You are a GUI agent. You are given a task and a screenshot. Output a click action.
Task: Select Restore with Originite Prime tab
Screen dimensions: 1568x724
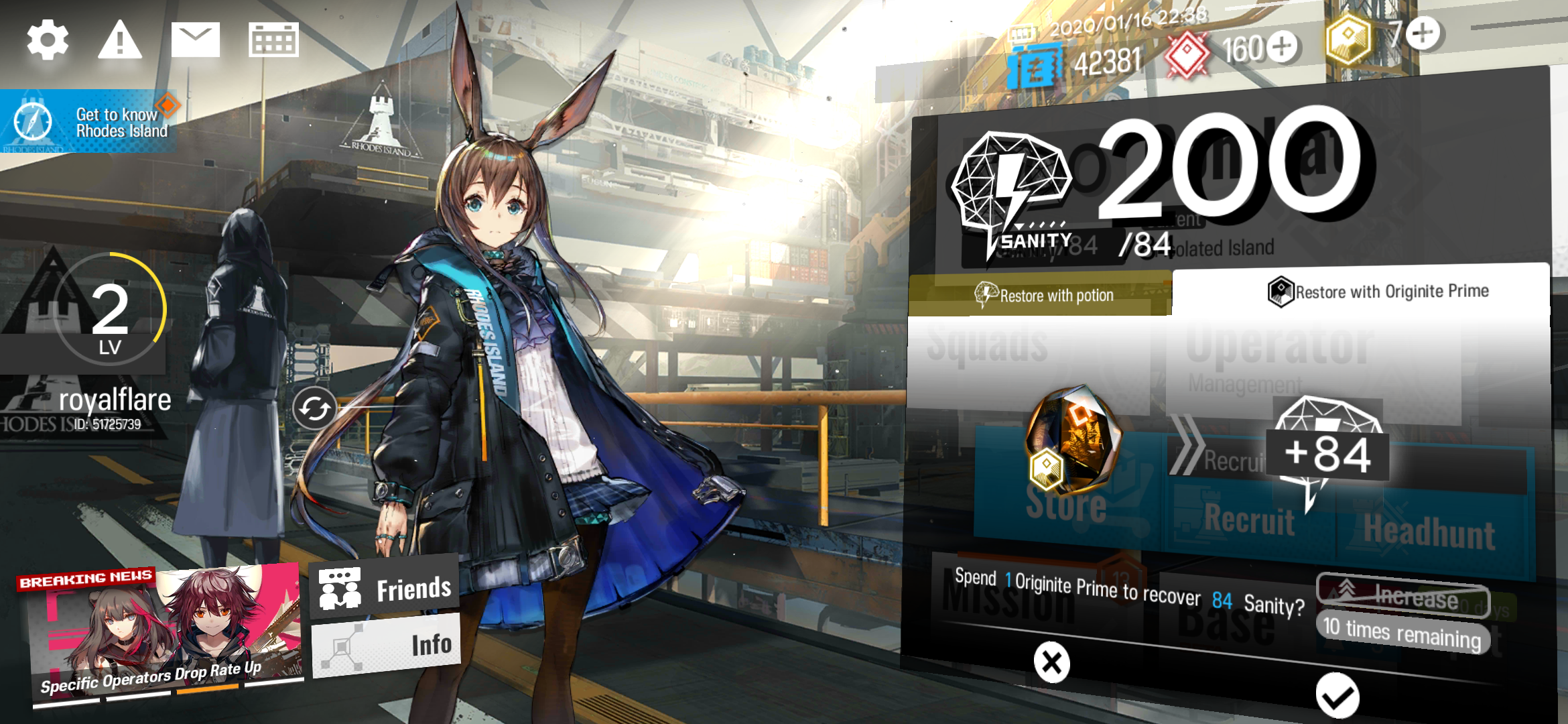click(1361, 292)
